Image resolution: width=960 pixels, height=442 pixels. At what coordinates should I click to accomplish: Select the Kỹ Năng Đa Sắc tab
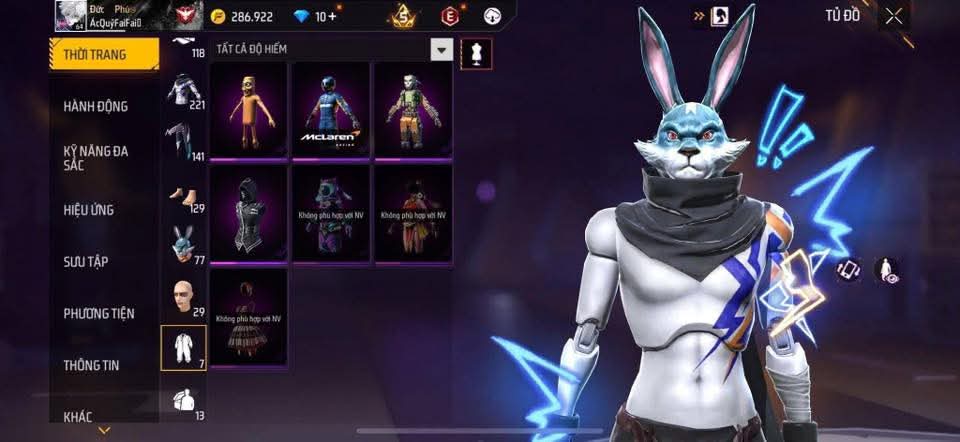point(97,158)
